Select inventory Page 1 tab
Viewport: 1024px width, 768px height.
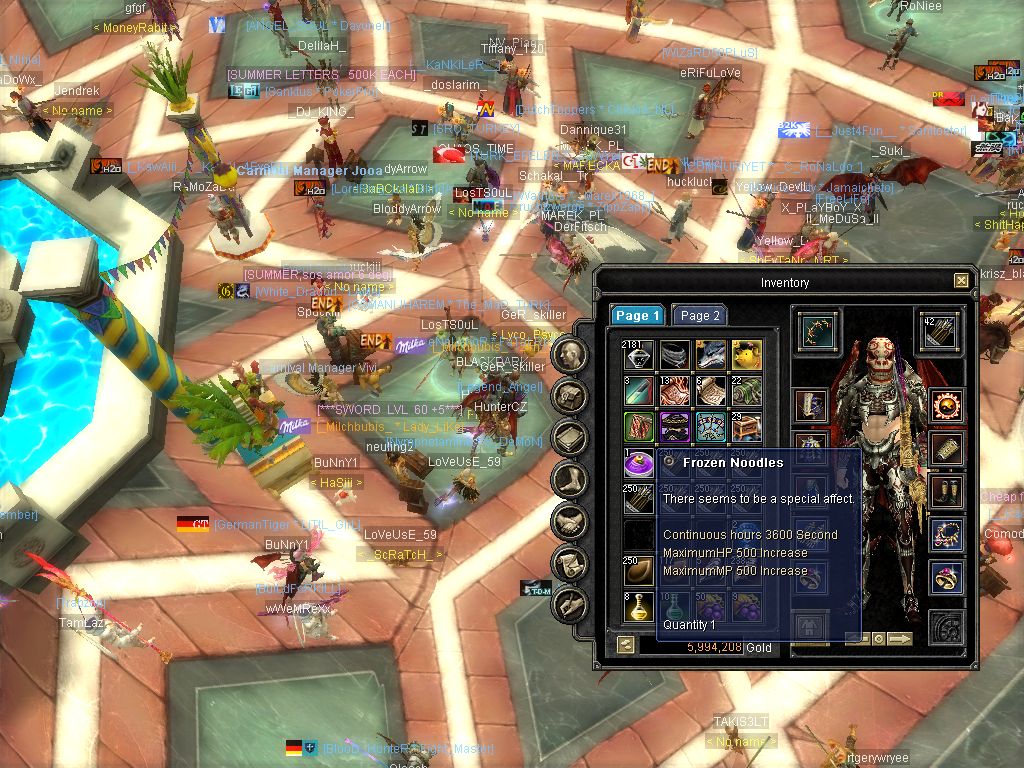coord(637,315)
